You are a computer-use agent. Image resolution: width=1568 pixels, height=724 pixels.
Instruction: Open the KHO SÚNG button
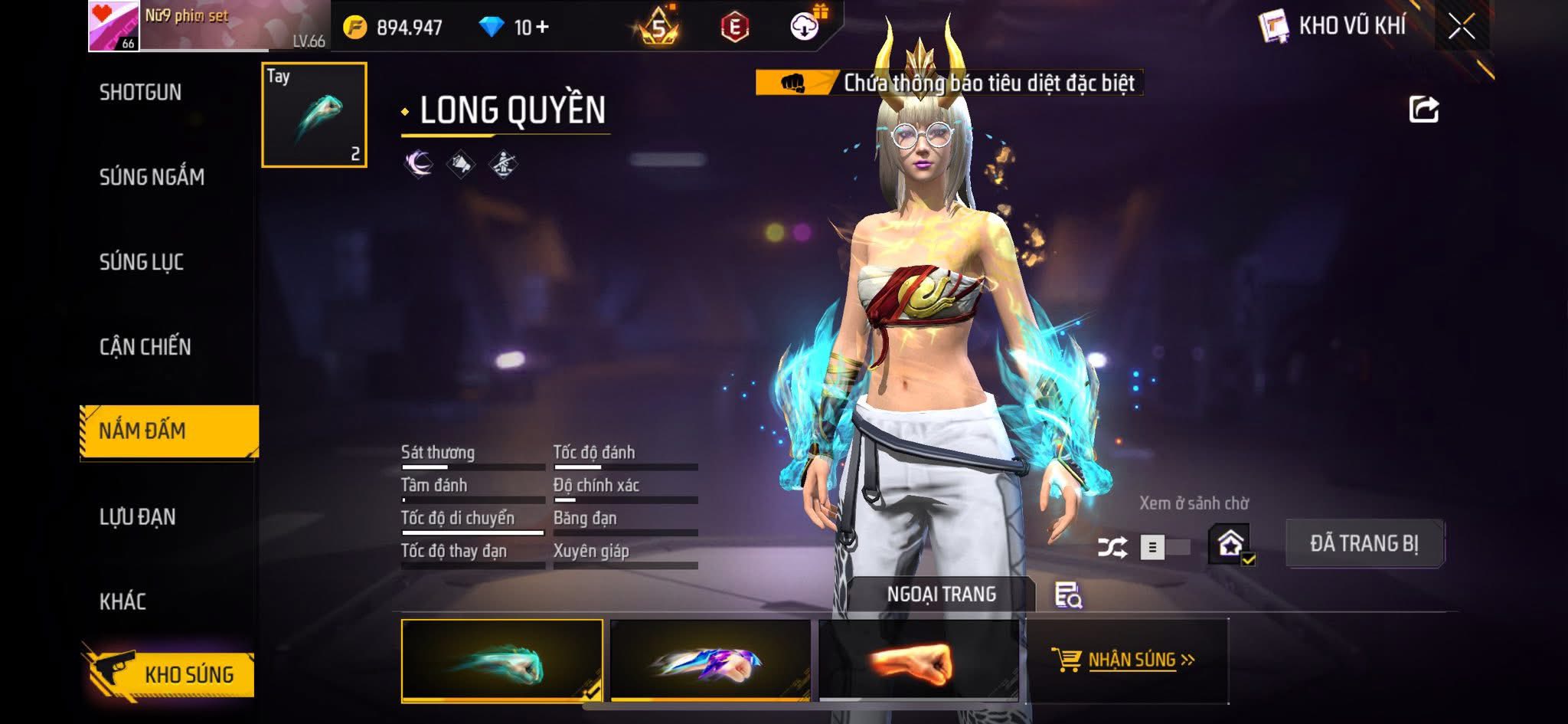[x=170, y=673]
